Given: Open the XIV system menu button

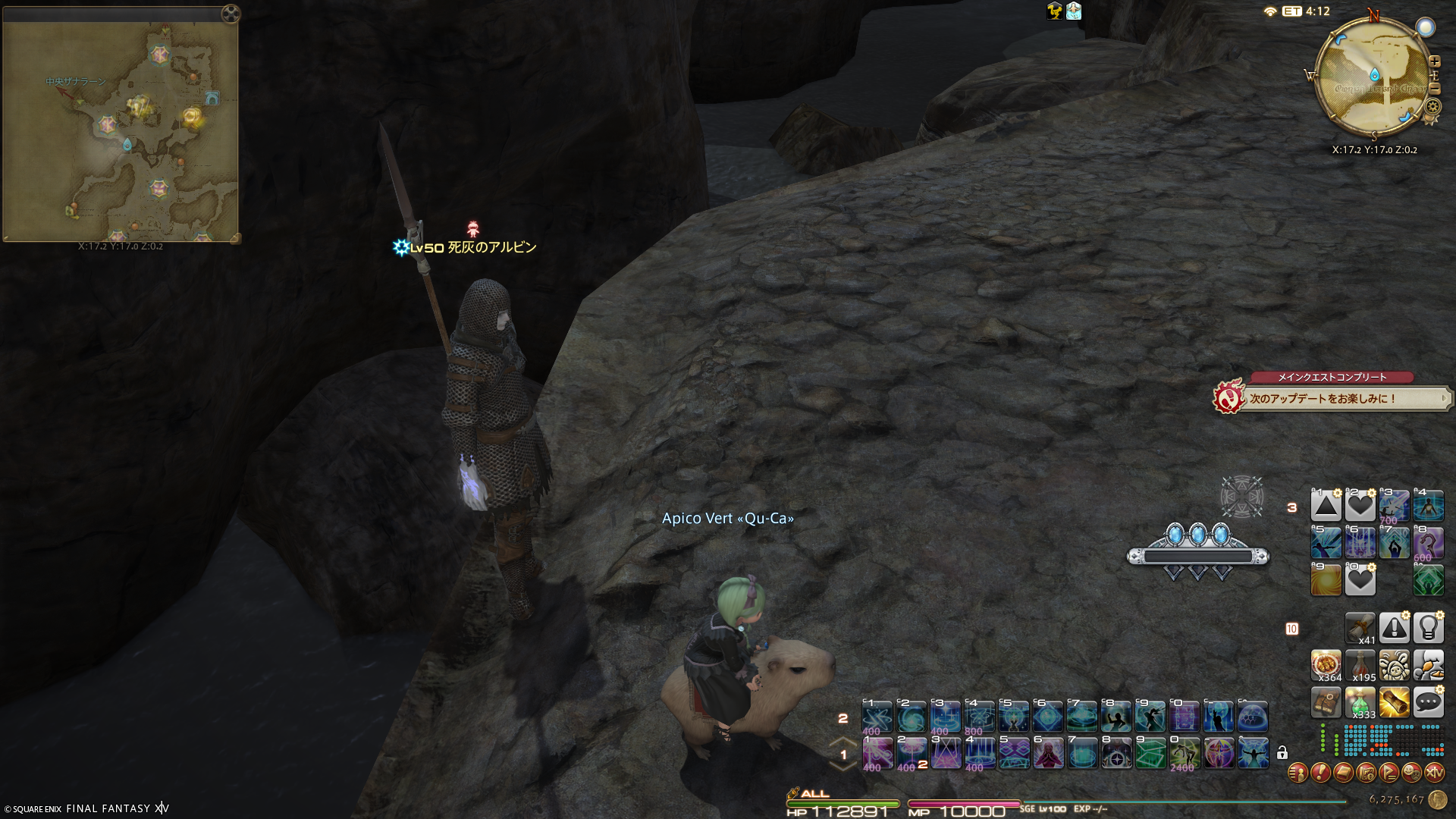Looking at the screenshot, I should coord(1434,773).
